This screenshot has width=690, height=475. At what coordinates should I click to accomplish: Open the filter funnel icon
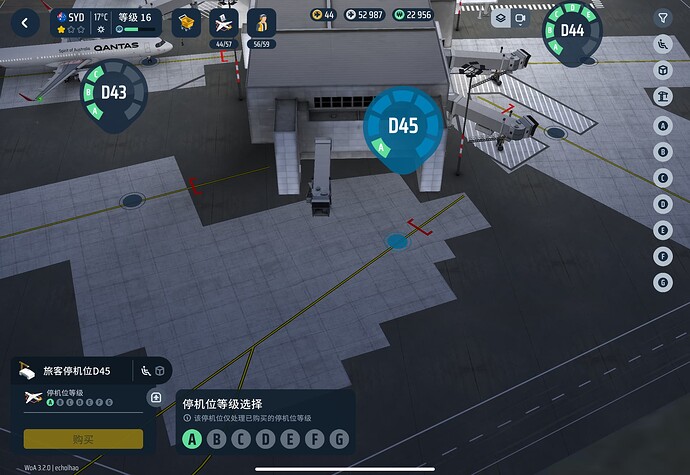(x=662, y=18)
